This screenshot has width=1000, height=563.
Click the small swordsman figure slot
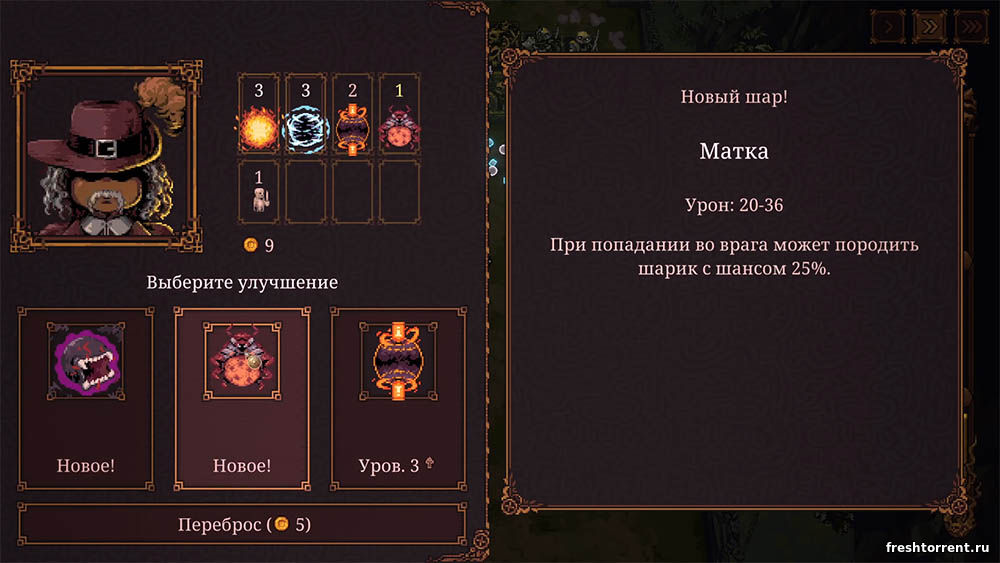pyautogui.click(x=259, y=192)
